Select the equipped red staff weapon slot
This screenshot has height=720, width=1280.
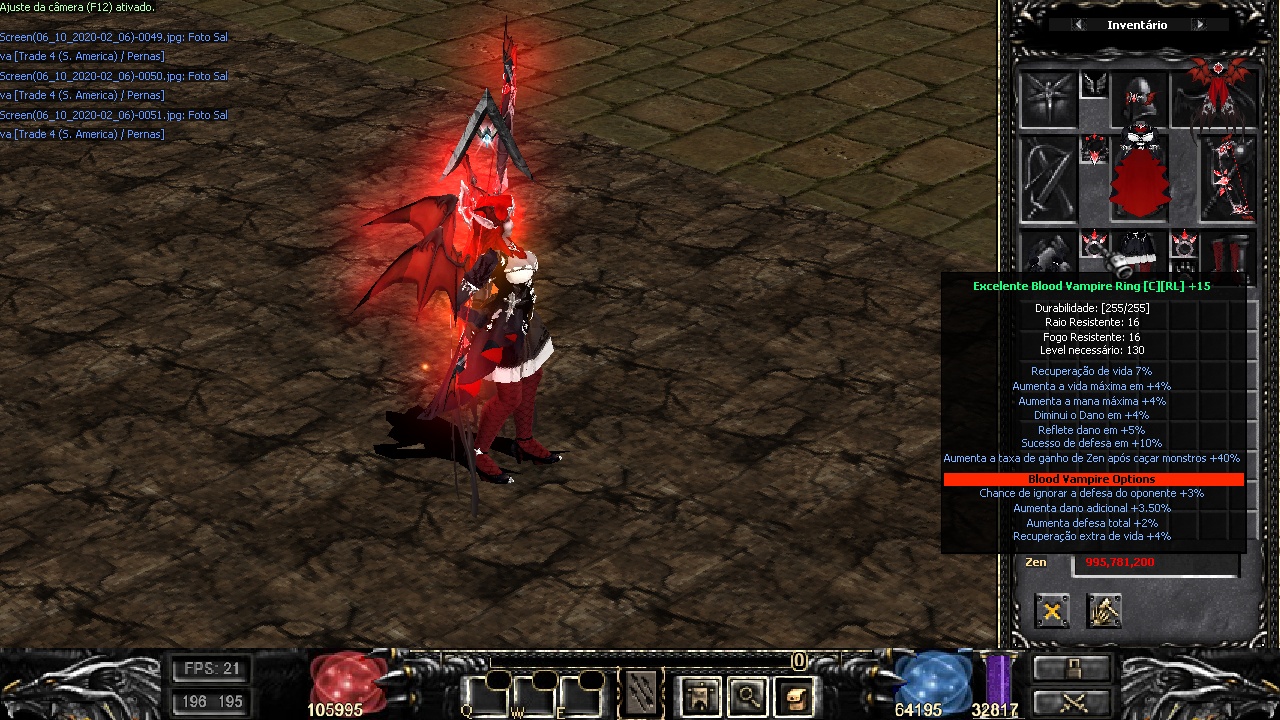coord(1228,180)
